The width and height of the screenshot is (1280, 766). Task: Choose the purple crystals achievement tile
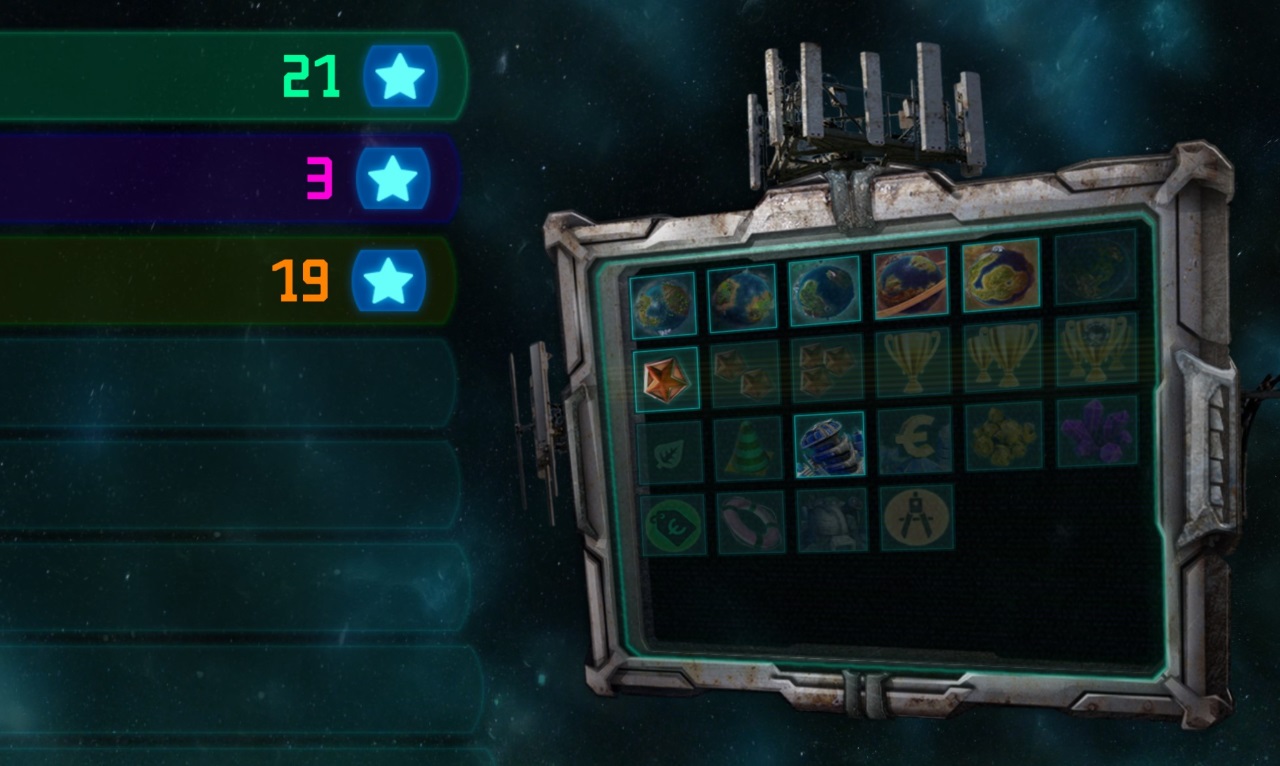[1097, 431]
